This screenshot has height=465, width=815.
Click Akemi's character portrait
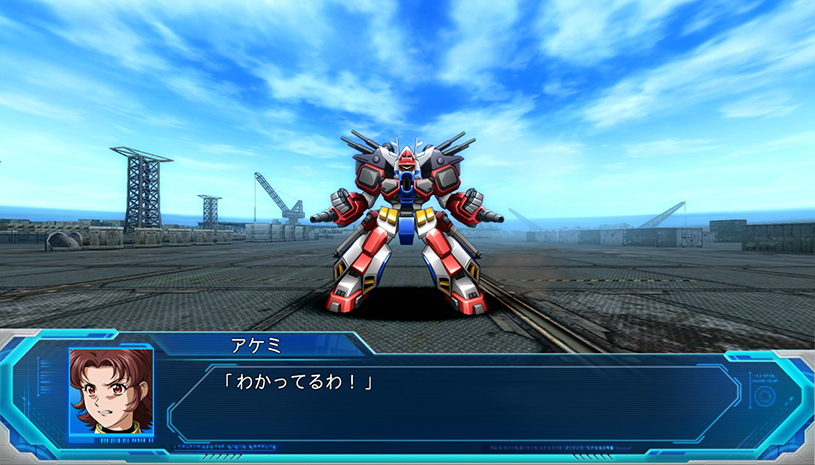(x=110, y=390)
